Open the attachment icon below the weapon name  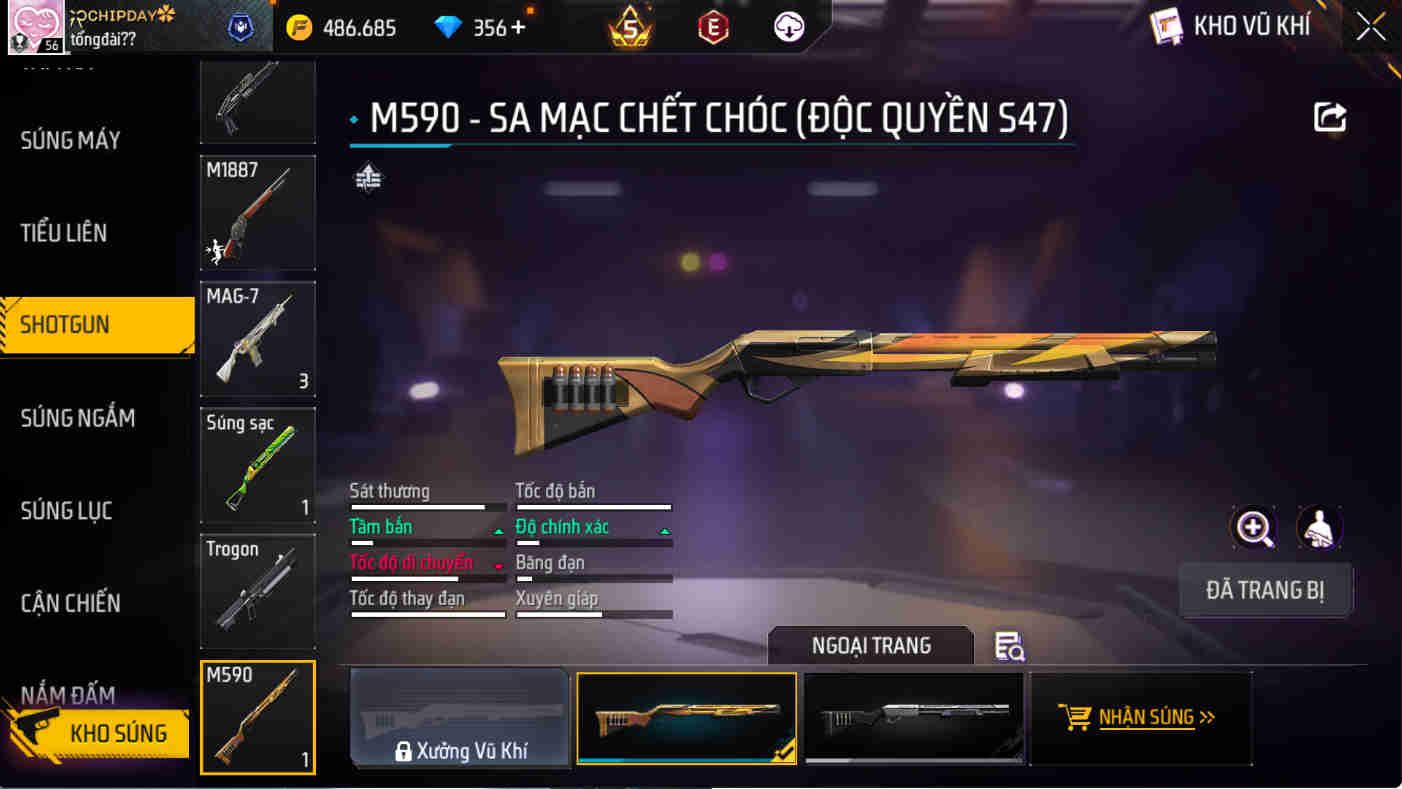368,180
